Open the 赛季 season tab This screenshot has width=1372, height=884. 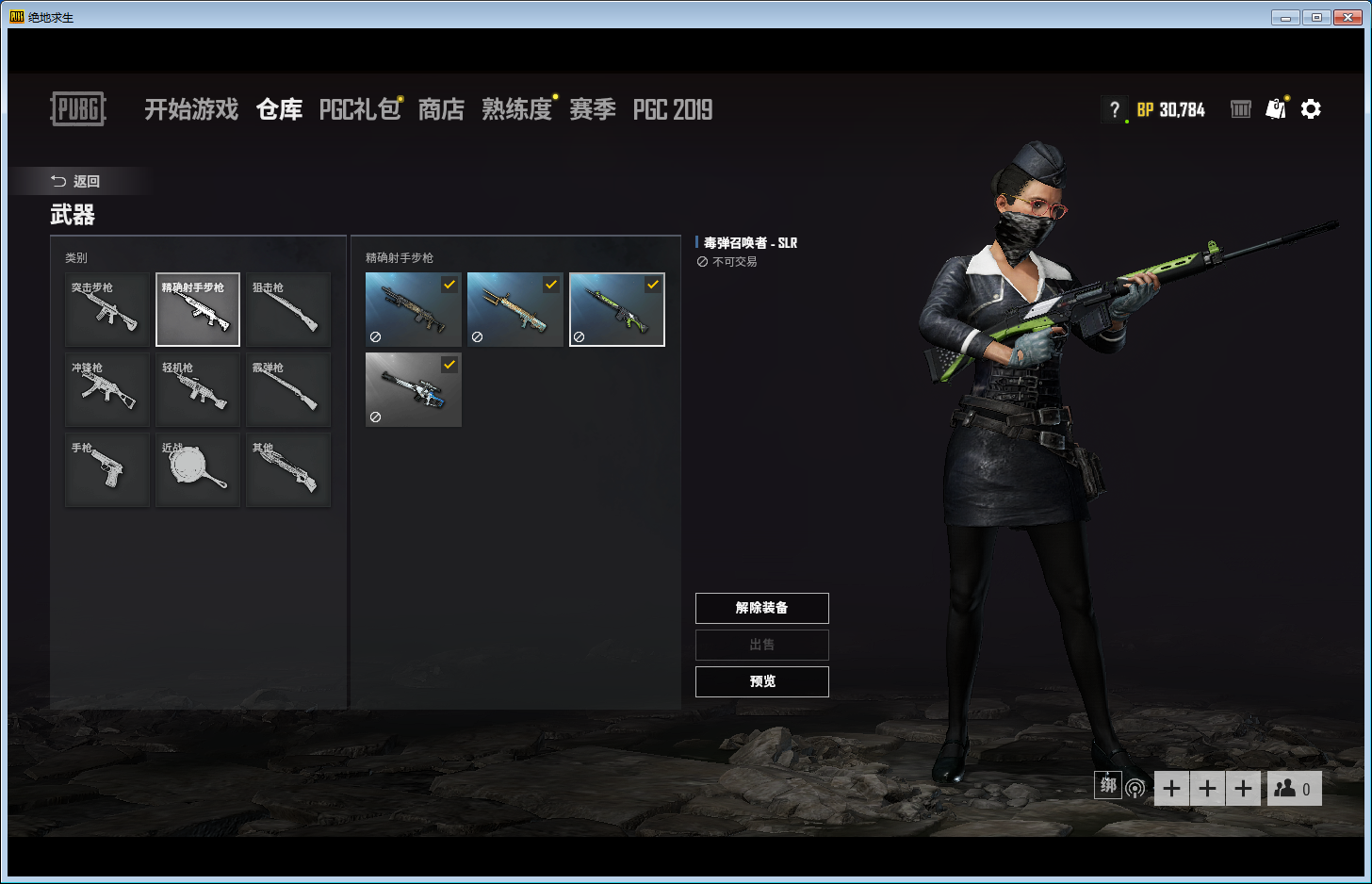[593, 109]
